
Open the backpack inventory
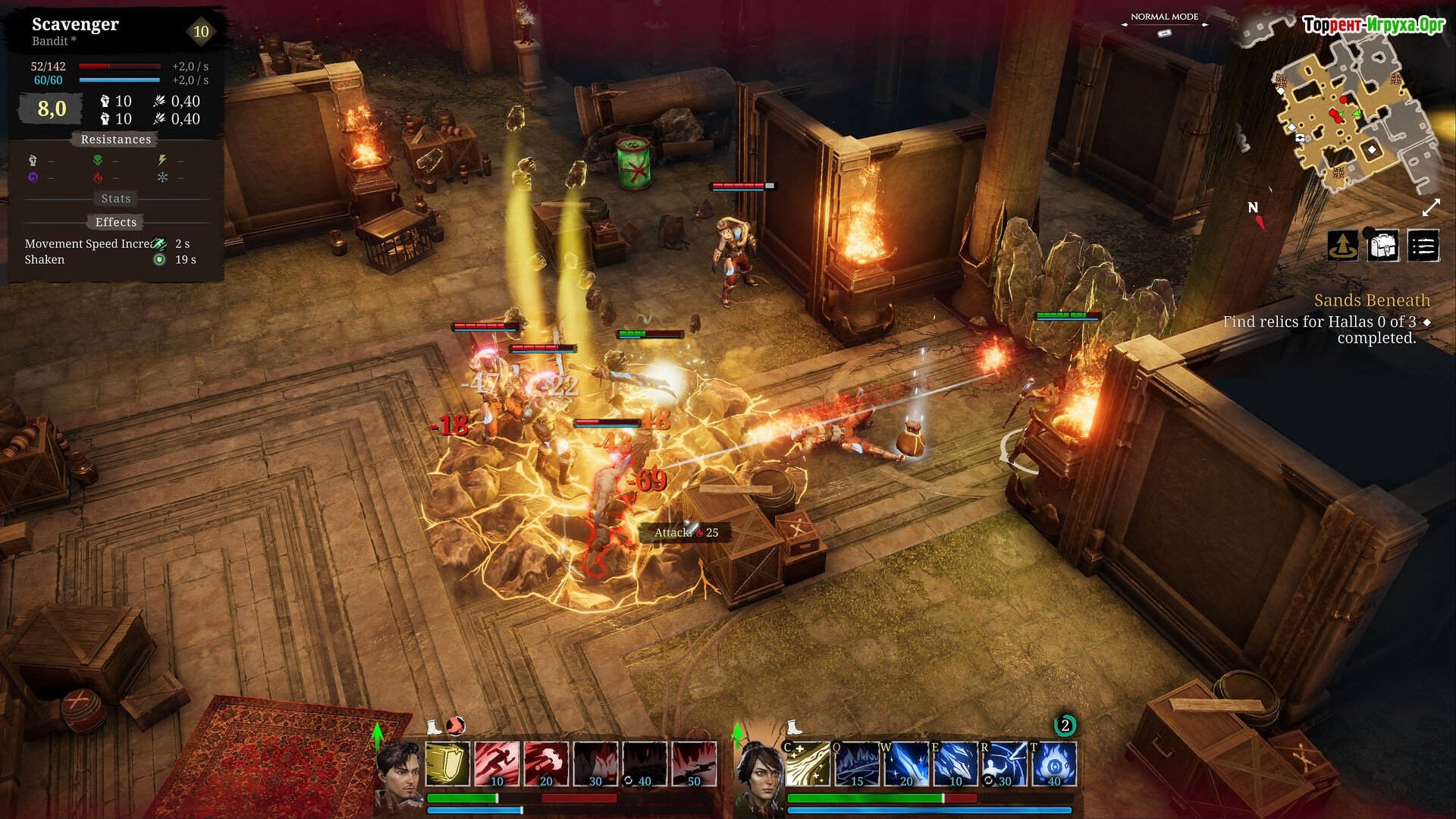click(1382, 246)
